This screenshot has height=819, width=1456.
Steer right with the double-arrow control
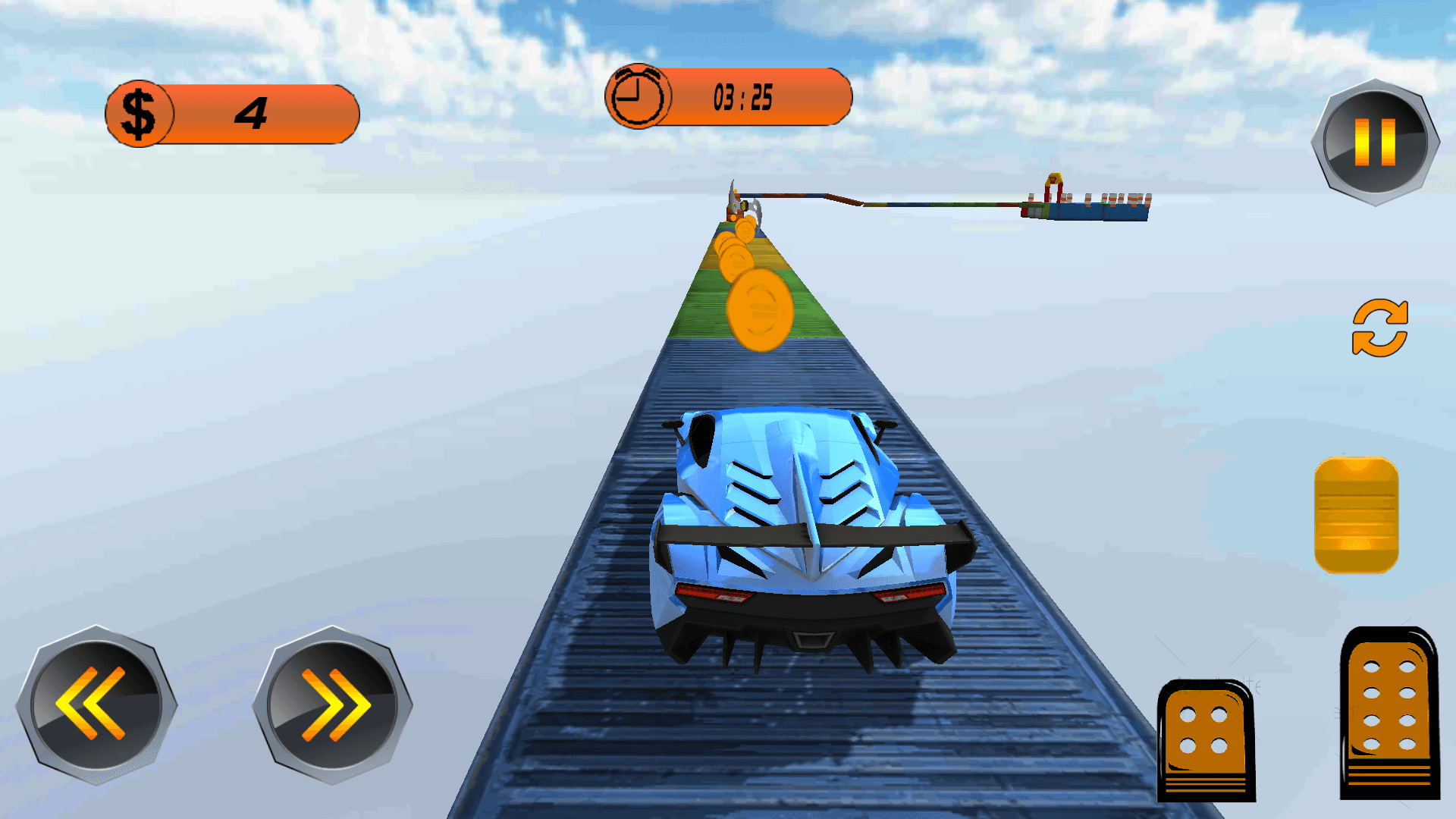coord(332,705)
